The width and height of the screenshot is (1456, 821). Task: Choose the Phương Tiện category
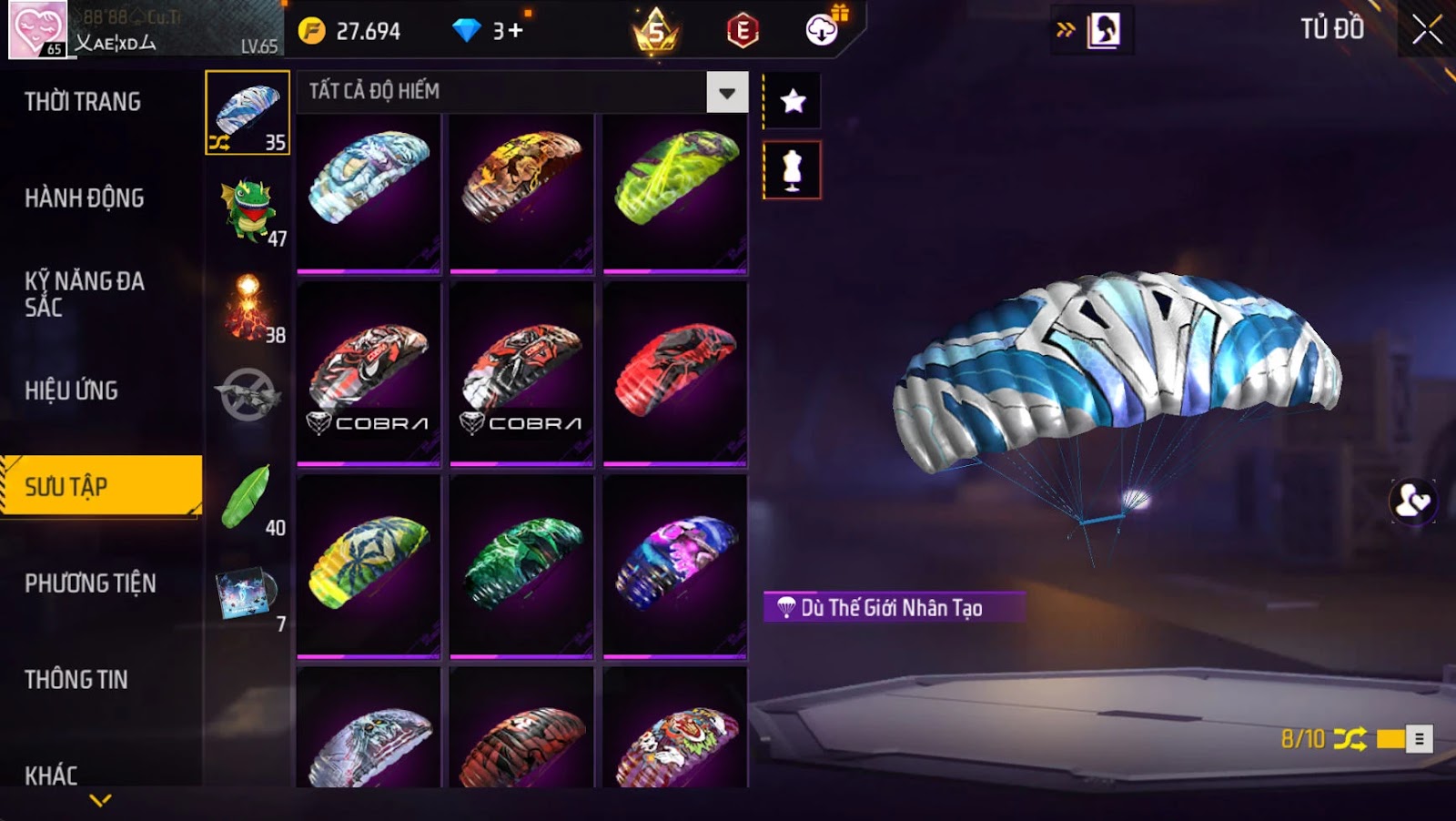point(90,583)
